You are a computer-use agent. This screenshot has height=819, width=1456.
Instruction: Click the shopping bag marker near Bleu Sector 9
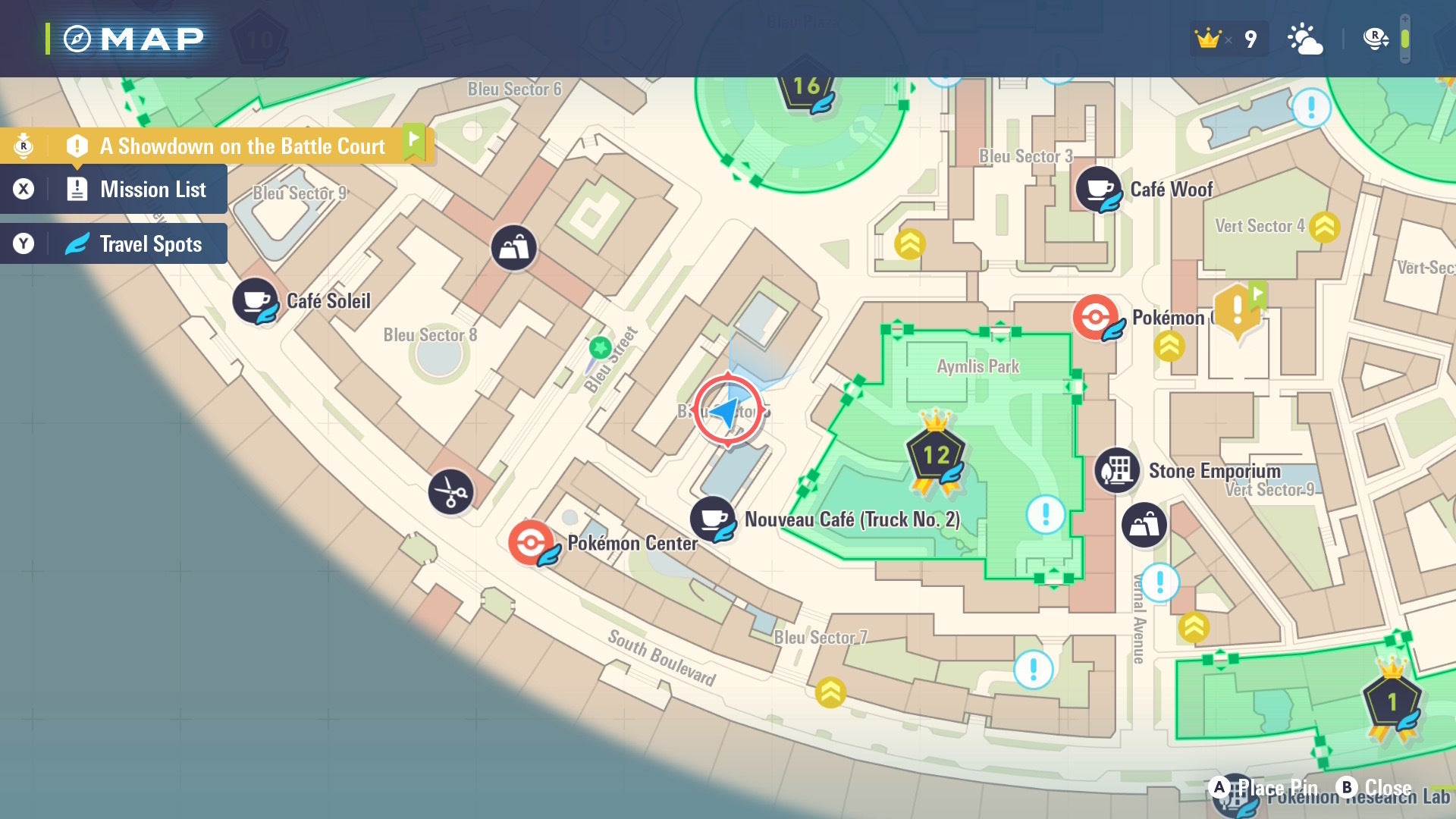(x=514, y=248)
